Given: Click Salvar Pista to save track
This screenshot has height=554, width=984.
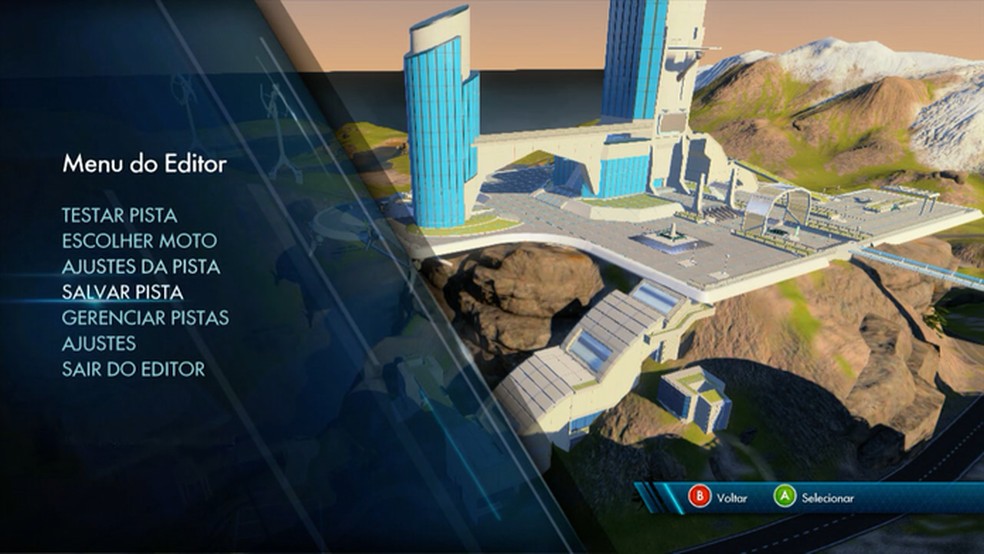Looking at the screenshot, I should tap(122, 293).
